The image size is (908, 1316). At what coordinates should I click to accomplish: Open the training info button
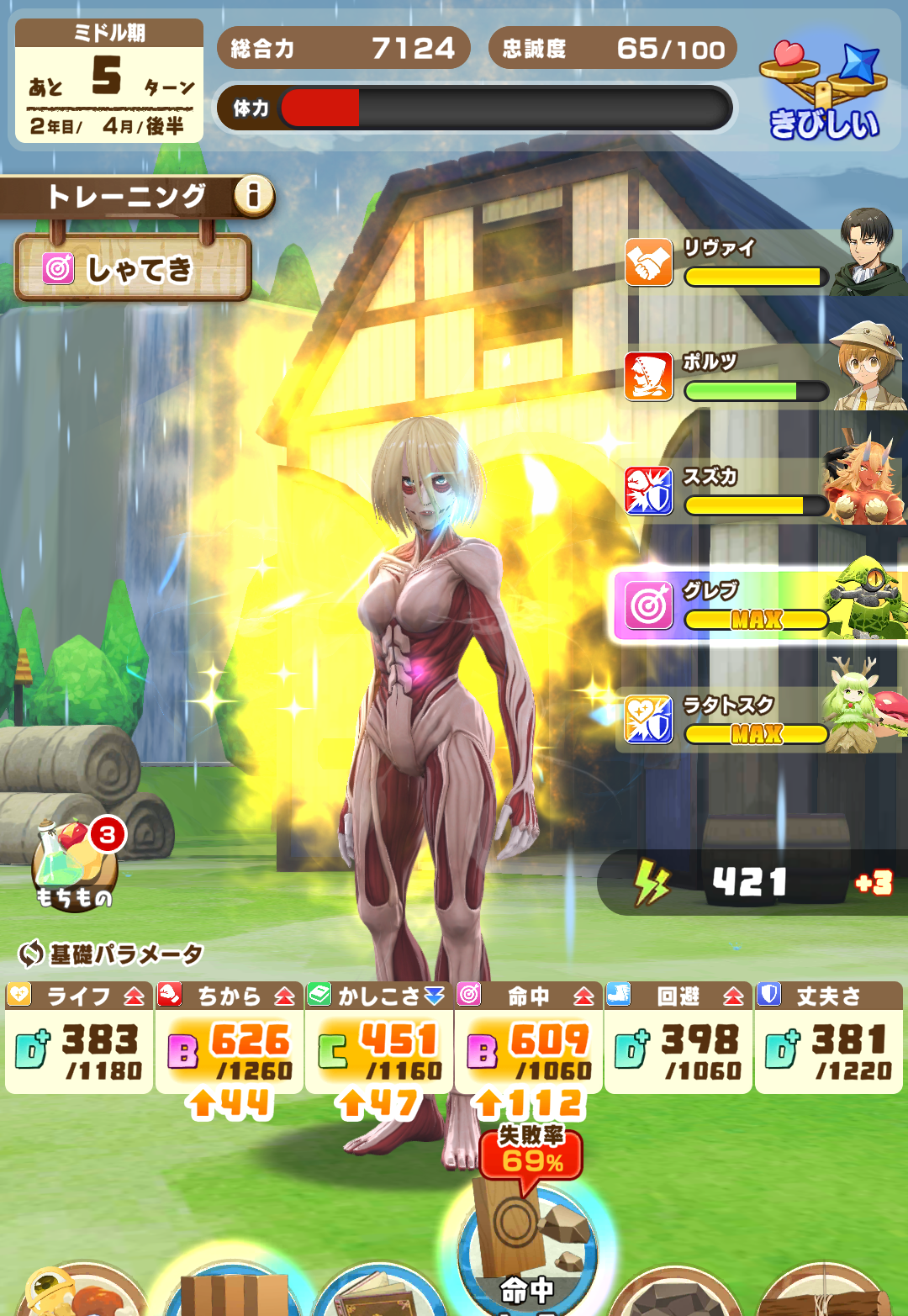point(253,196)
